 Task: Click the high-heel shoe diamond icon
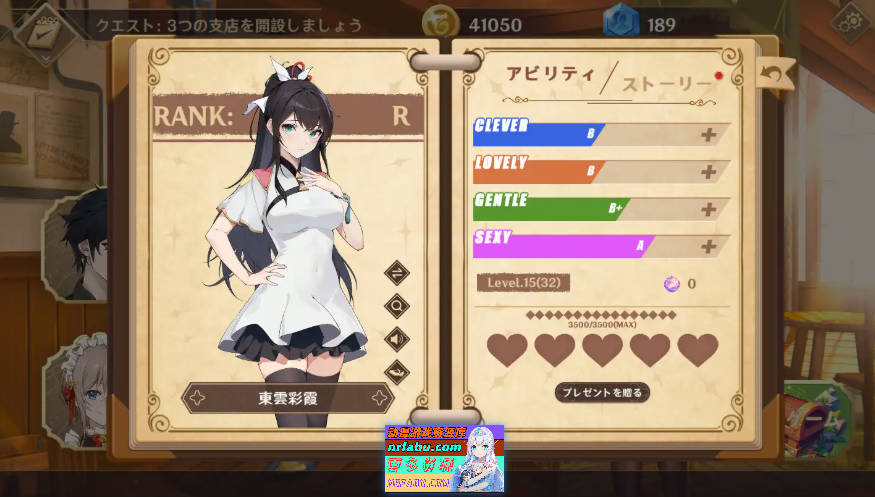tap(397, 372)
